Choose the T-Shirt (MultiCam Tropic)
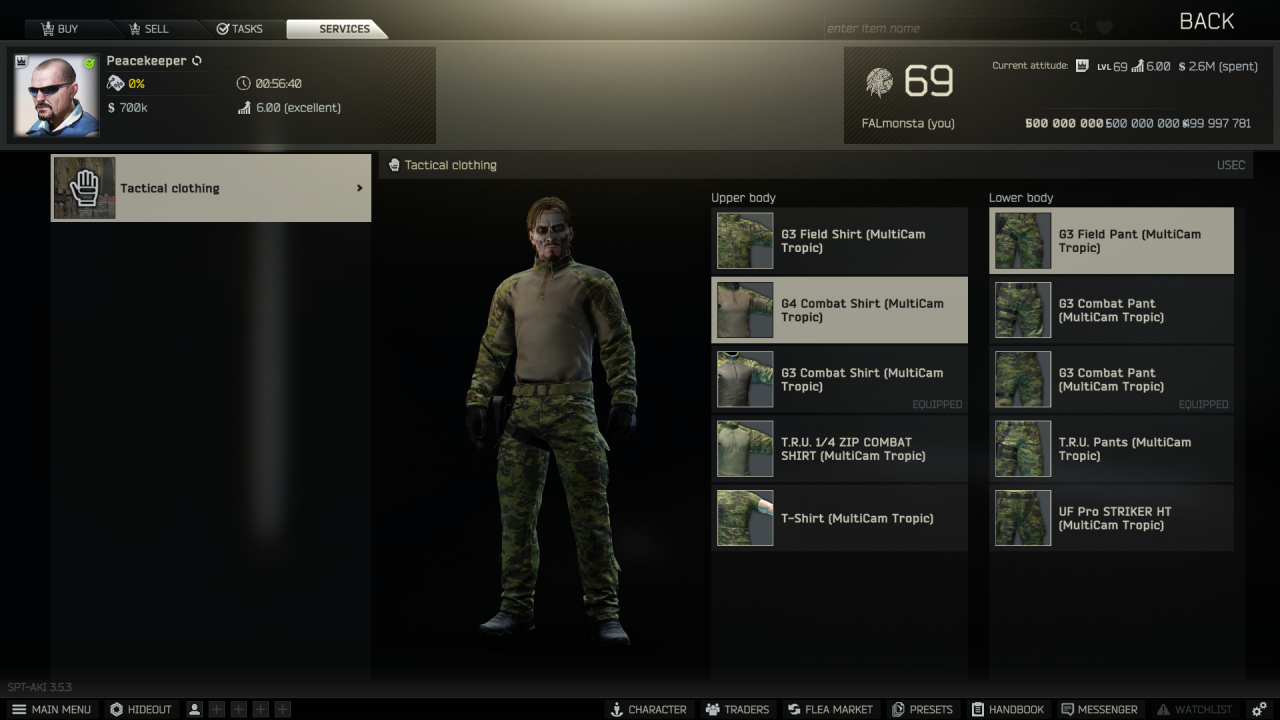Viewport: 1280px width, 720px height. pyautogui.click(x=839, y=518)
